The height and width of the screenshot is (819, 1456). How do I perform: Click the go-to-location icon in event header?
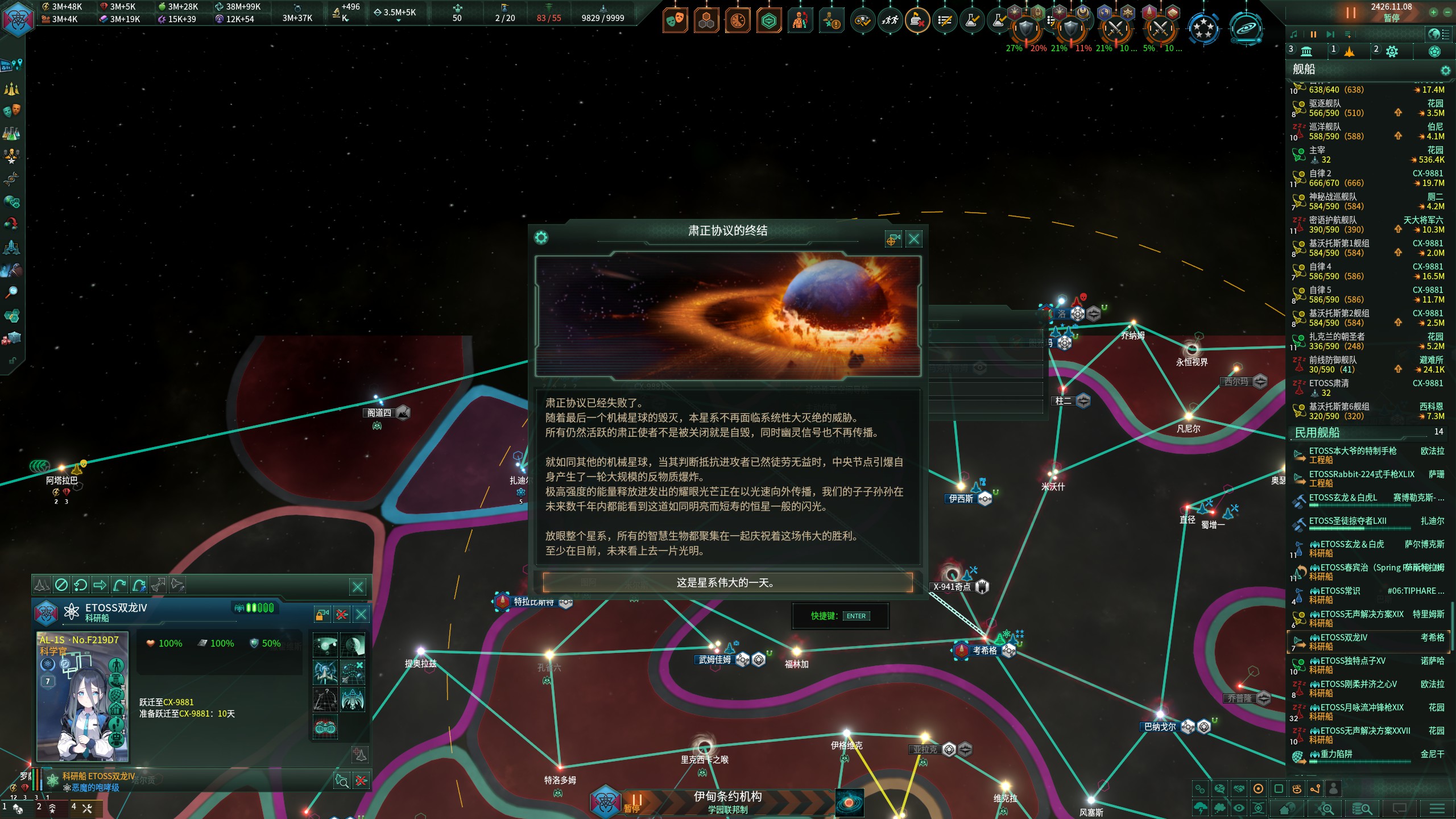(893, 239)
